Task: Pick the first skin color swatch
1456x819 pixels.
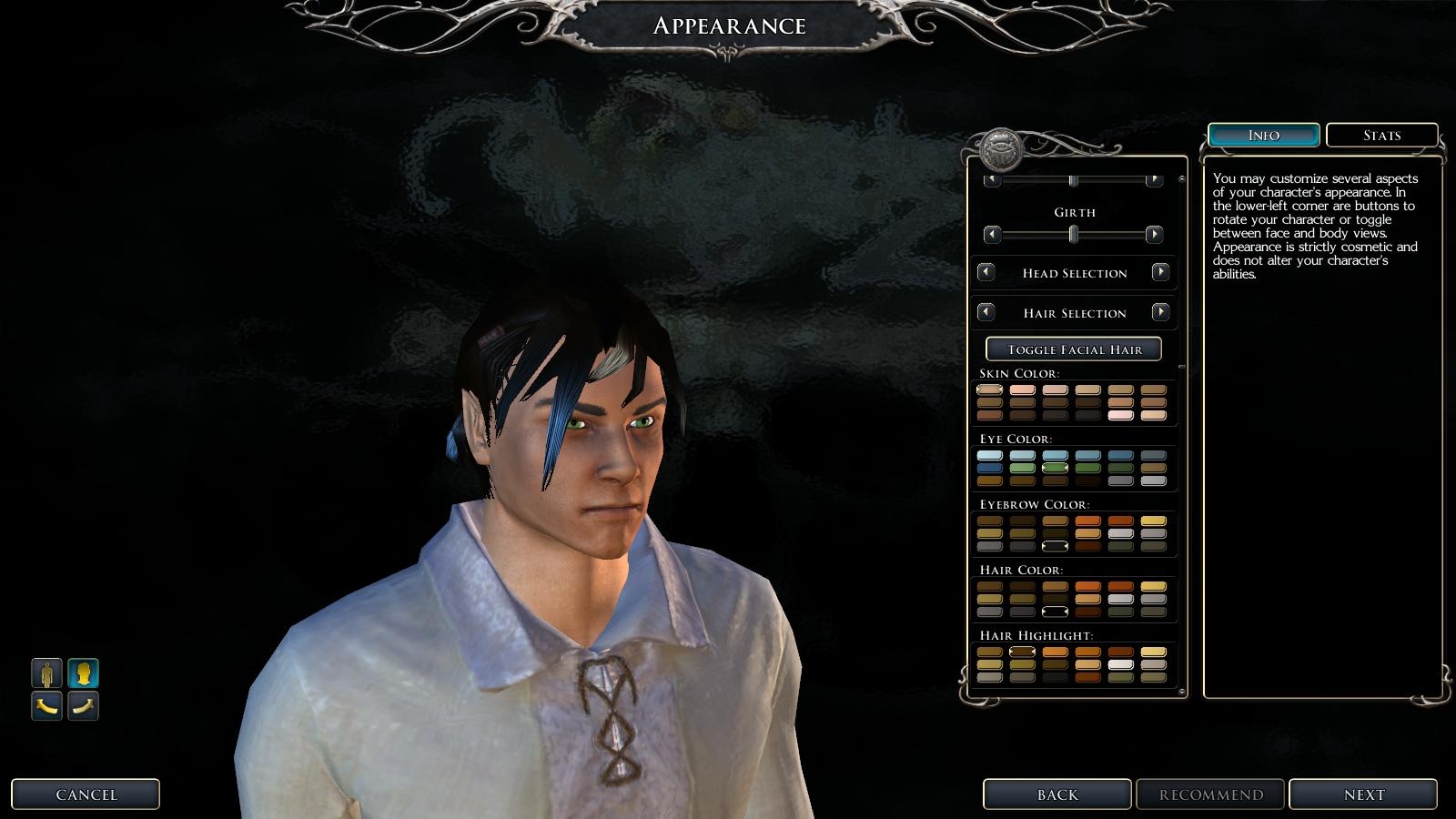Action: point(989,389)
